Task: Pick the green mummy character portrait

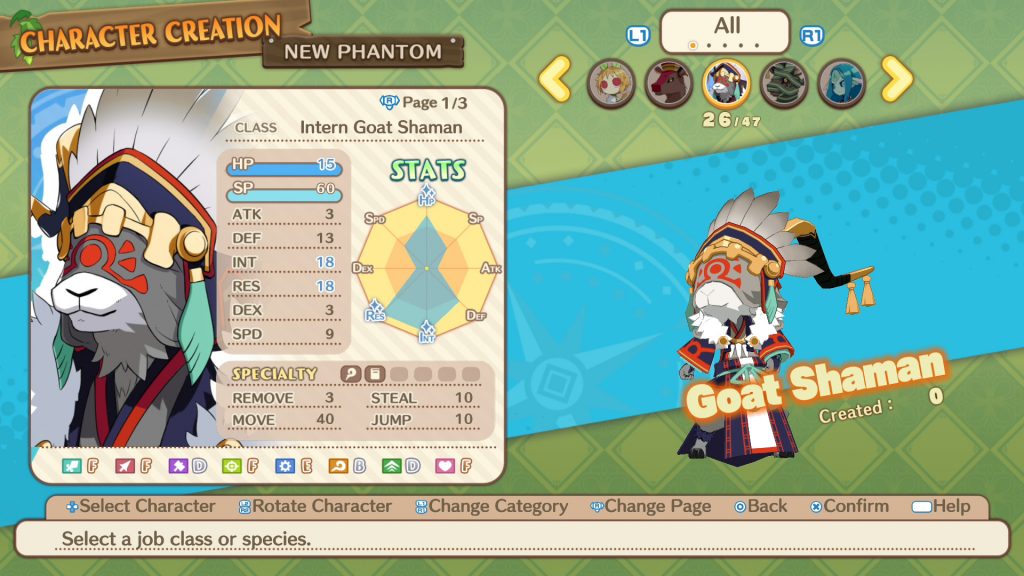Action: pos(784,83)
